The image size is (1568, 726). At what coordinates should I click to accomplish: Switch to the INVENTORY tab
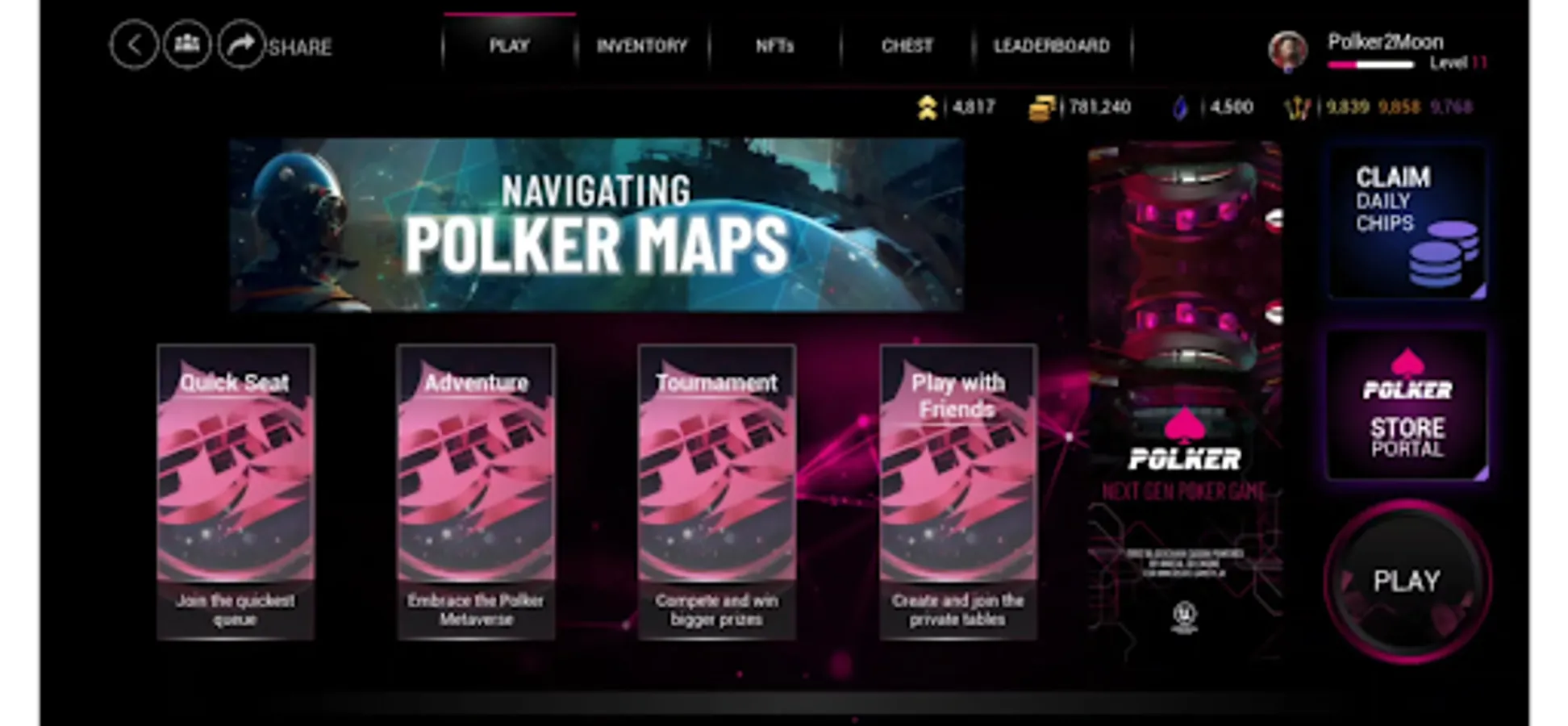pos(642,46)
